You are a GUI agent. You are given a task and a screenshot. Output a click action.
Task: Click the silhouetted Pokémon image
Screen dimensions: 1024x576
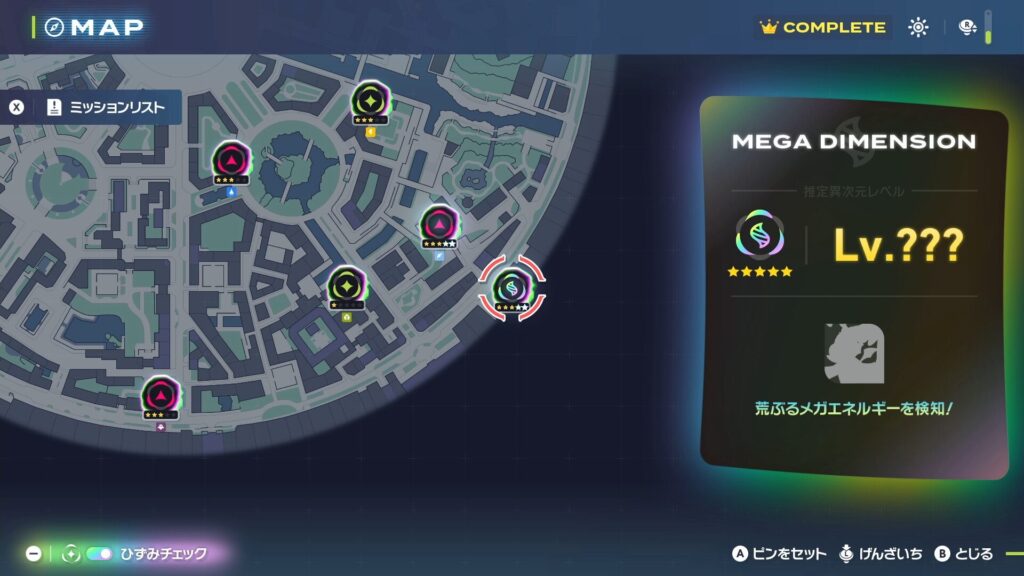[x=853, y=353]
